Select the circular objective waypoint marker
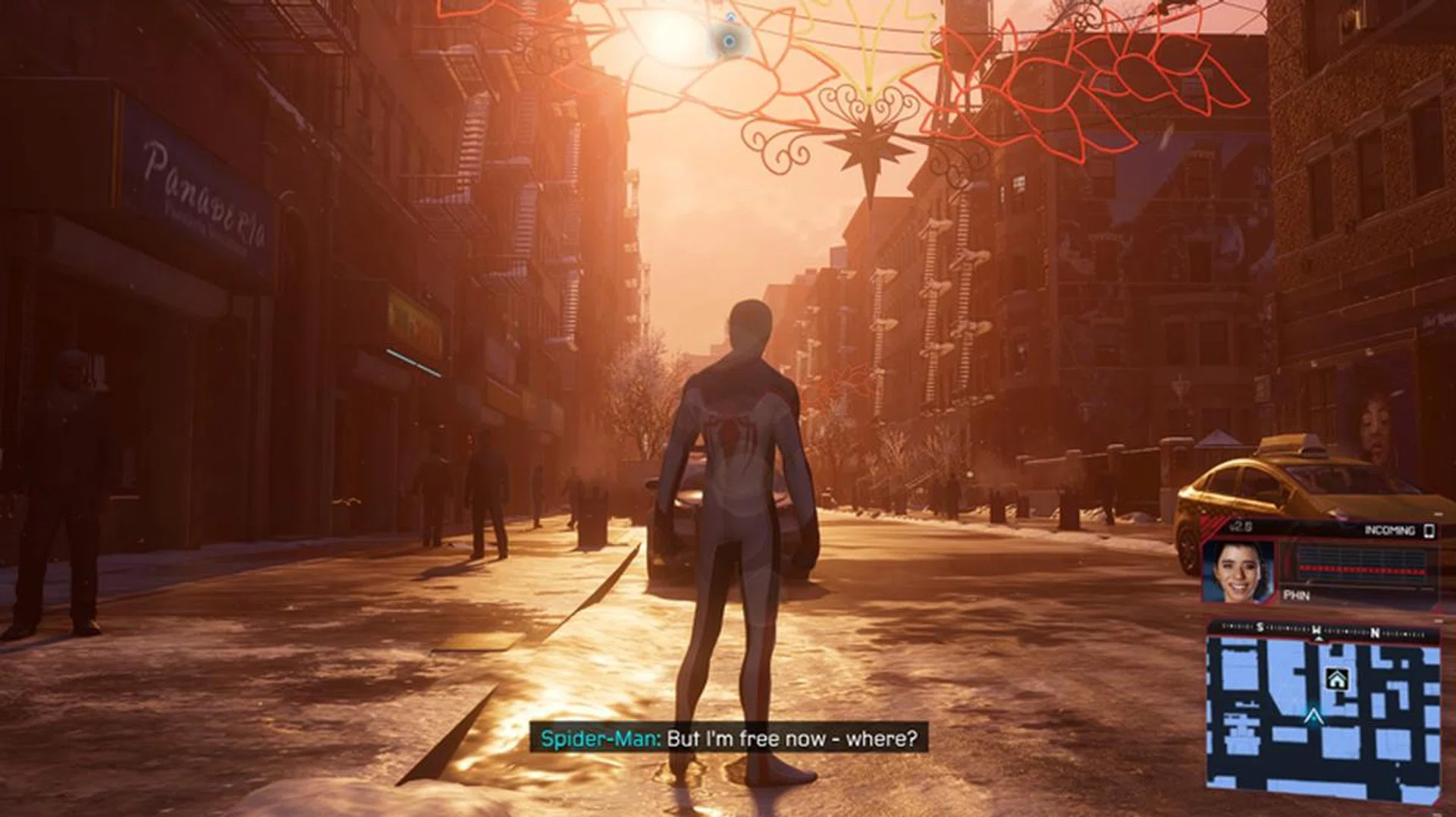 (730, 41)
